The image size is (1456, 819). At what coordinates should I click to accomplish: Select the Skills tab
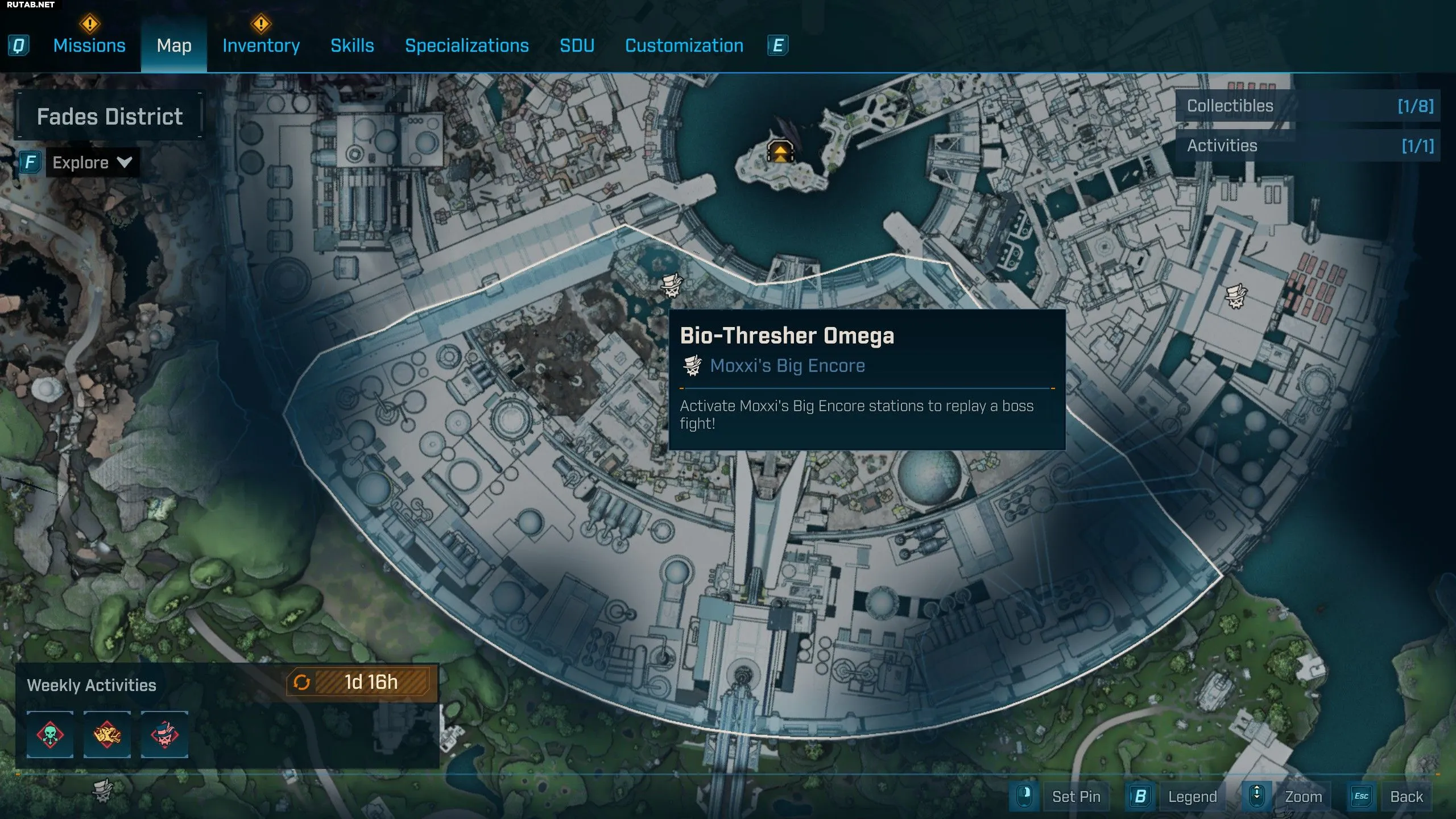tap(352, 45)
